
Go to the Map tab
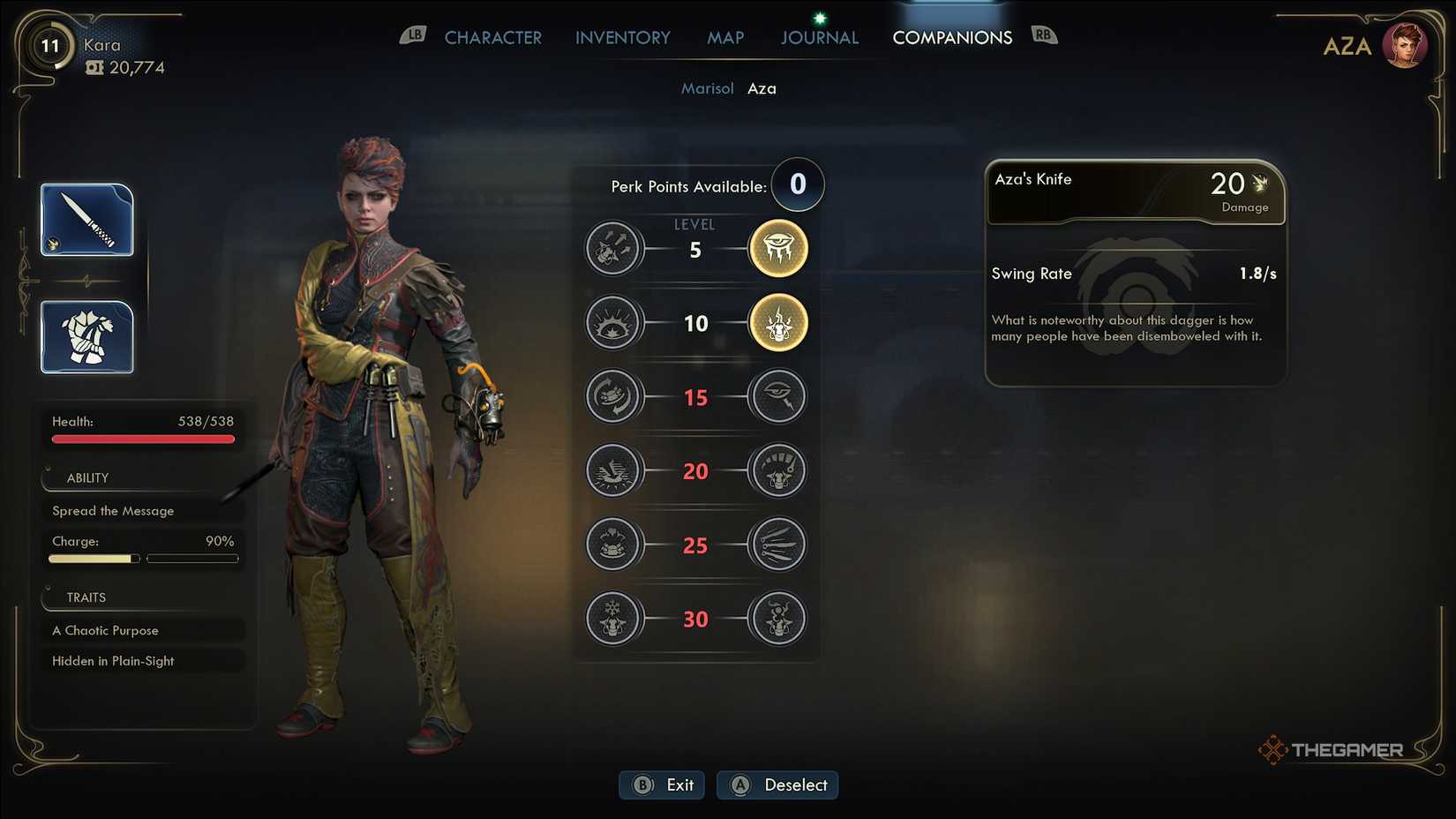click(725, 38)
